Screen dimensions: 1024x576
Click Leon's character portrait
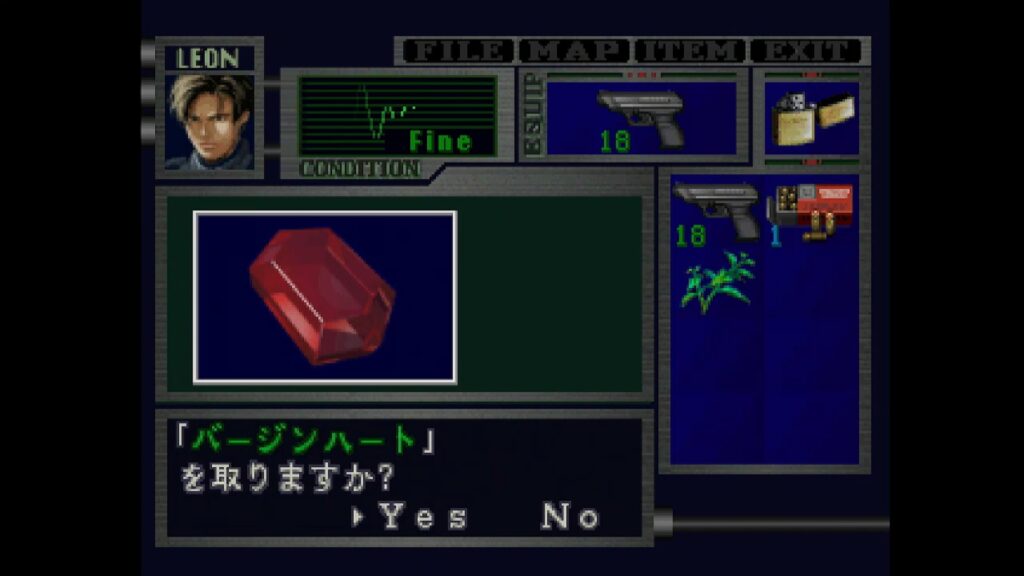tap(211, 122)
